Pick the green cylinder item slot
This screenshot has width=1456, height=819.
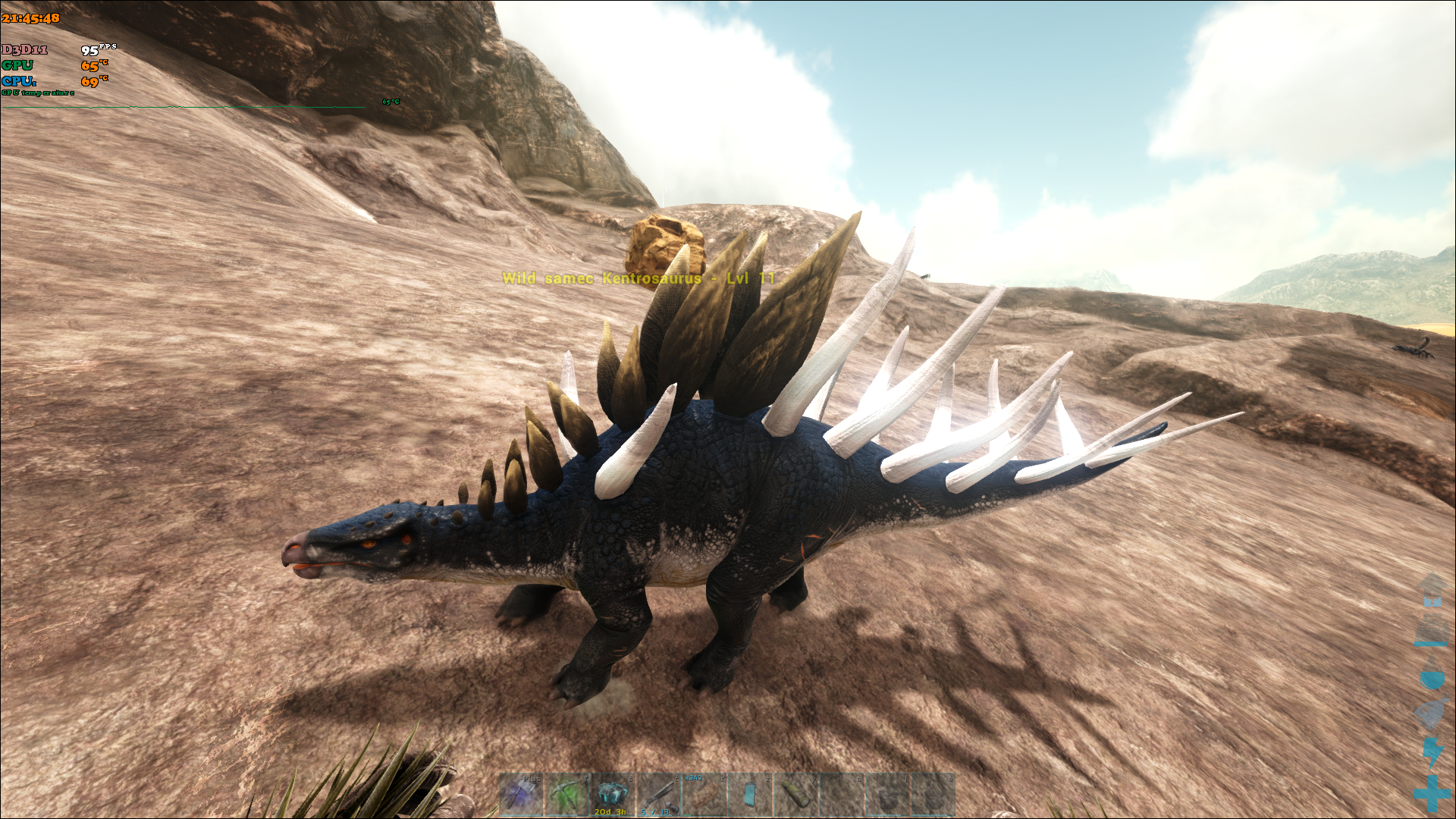point(795,795)
